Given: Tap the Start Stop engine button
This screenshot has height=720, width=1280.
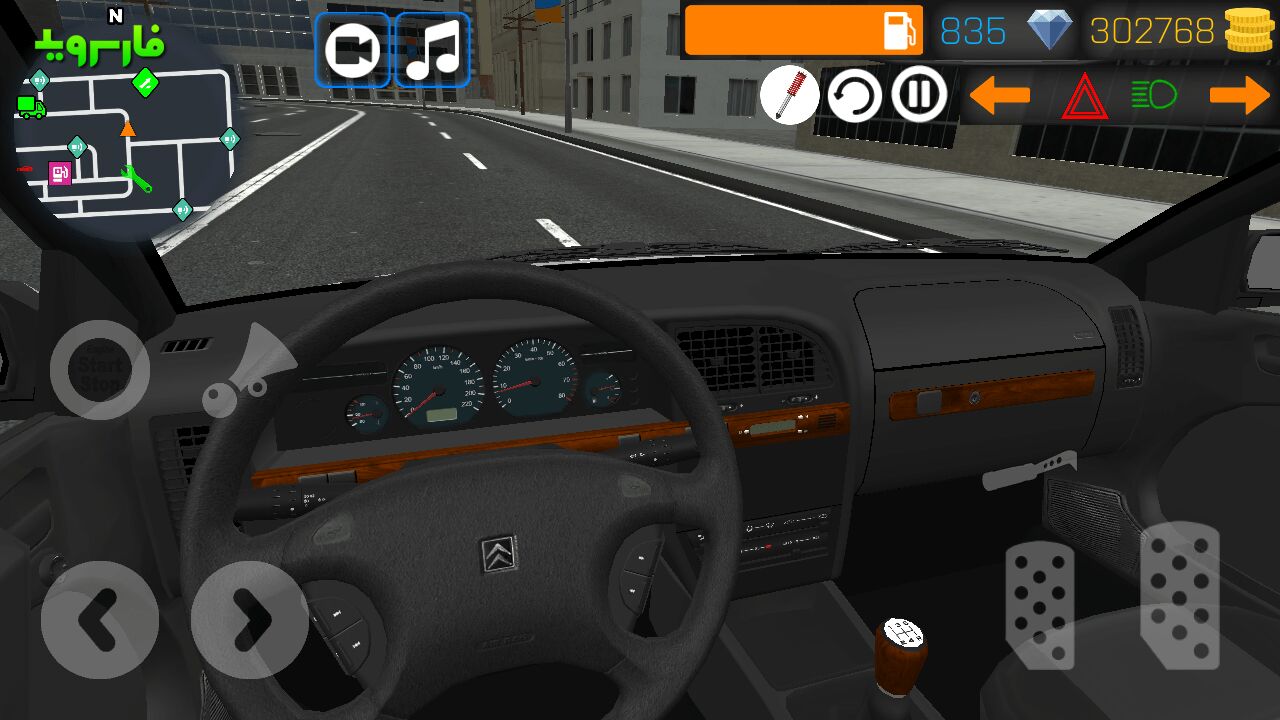Looking at the screenshot, I should point(100,370).
